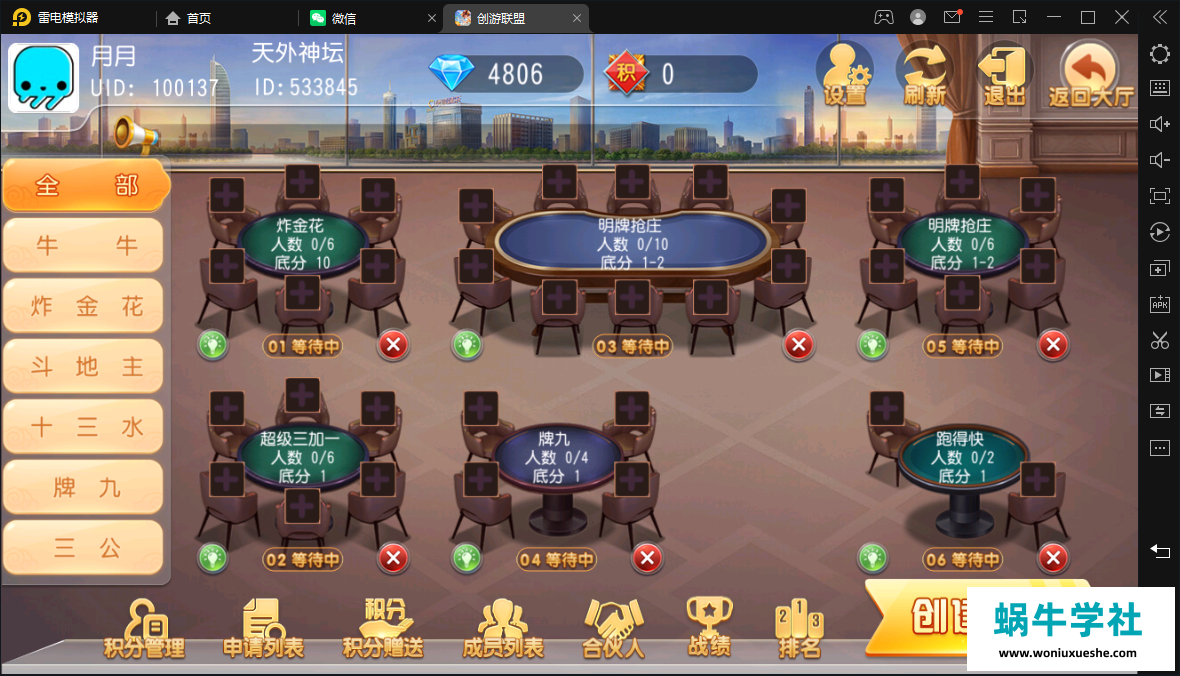Switch to the 炸金花 category tab
The image size is (1180, 676).
[x=85, y=306]
